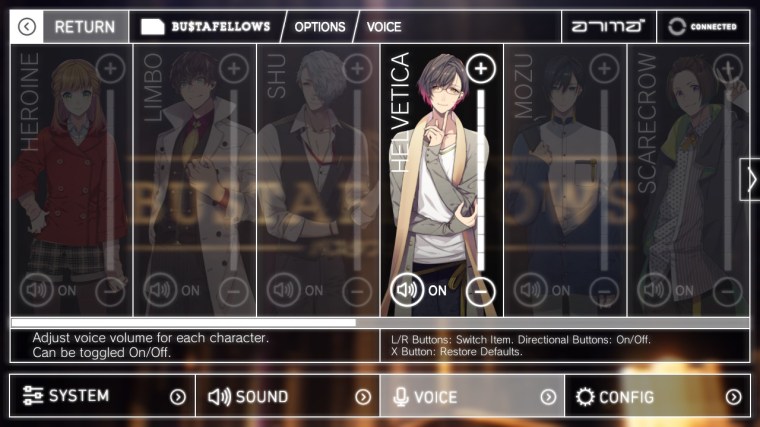Raise Scarecrow's voice volume with plus

click(x=728, y=69)
